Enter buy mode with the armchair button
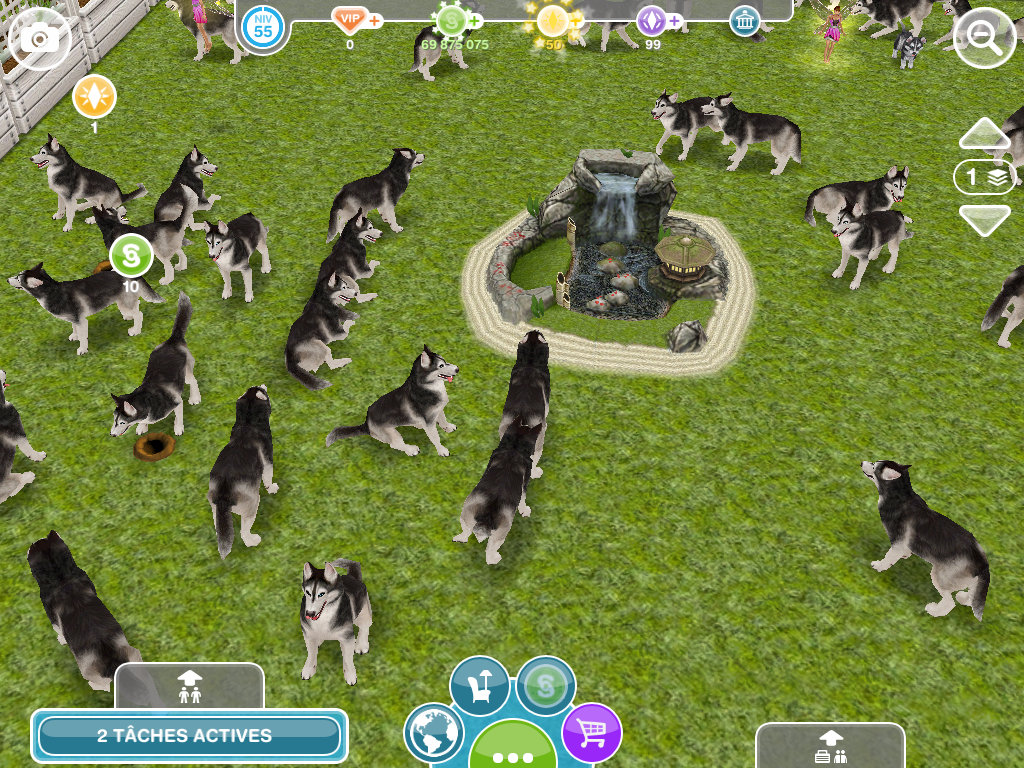This screenshot has height=768, width=1024. pyautogui.click(x=479, y=685)
